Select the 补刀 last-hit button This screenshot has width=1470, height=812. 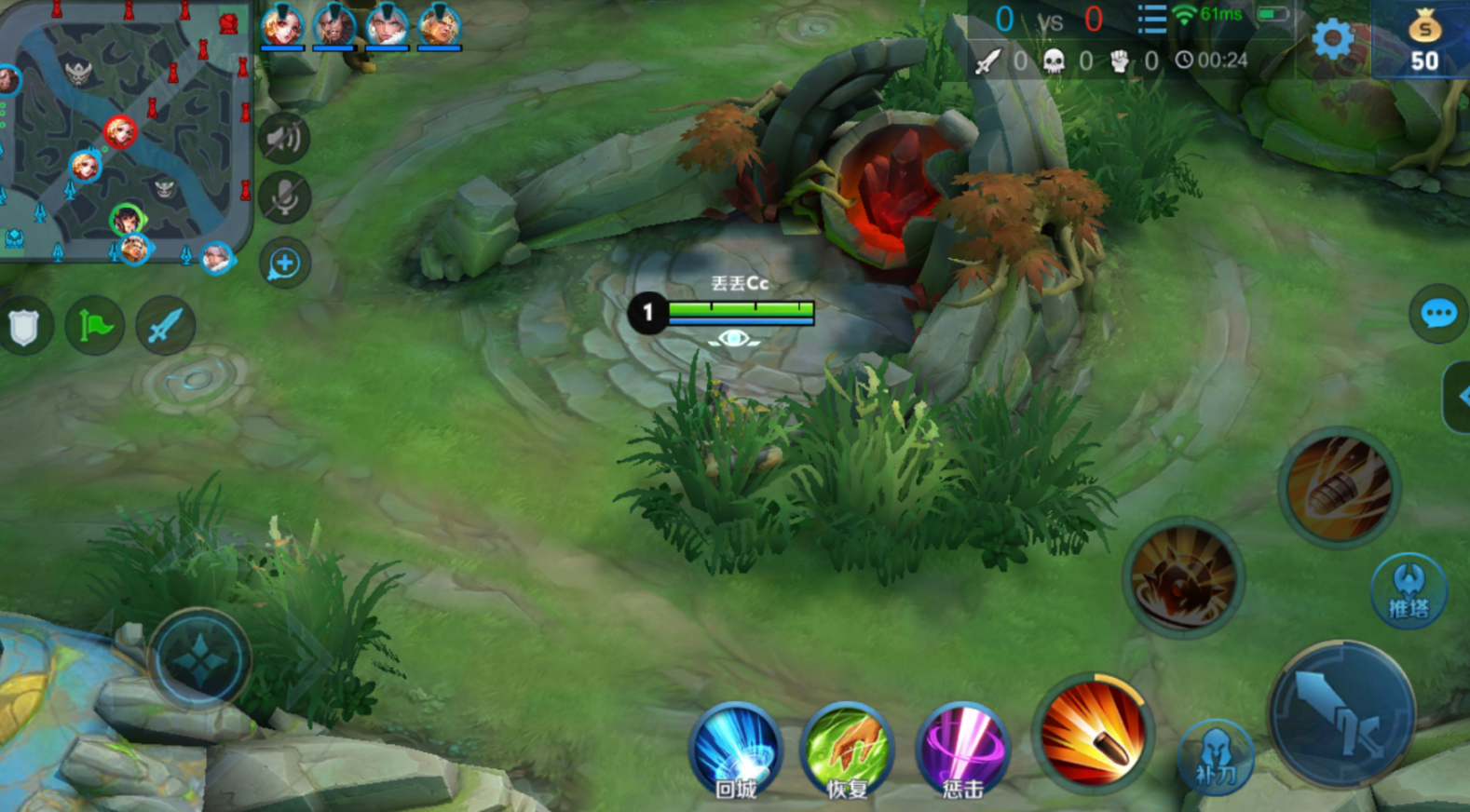click(1215, 756)
